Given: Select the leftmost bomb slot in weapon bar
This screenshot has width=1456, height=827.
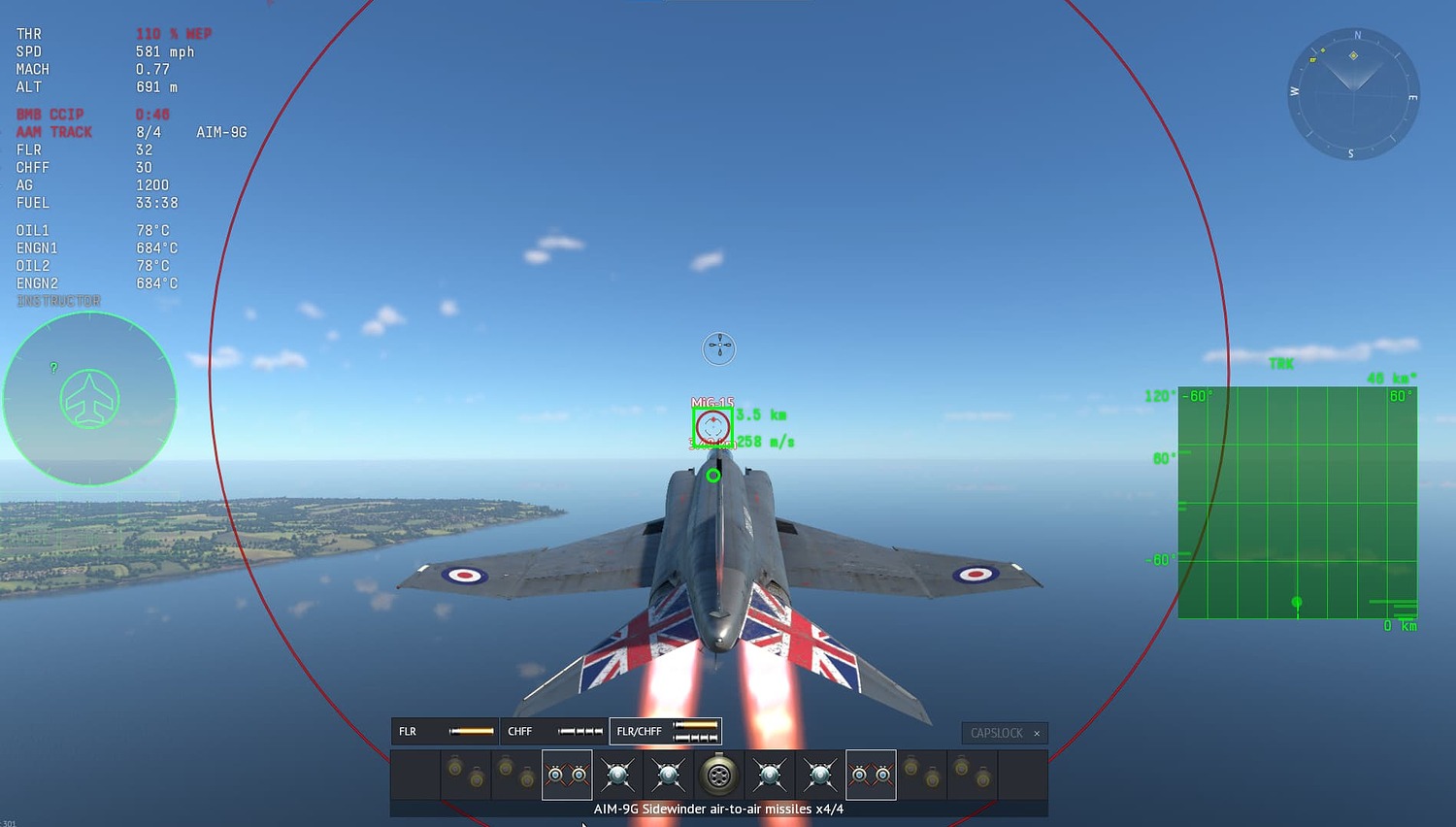Looking at the screenshot, I should tap(465, 775).
